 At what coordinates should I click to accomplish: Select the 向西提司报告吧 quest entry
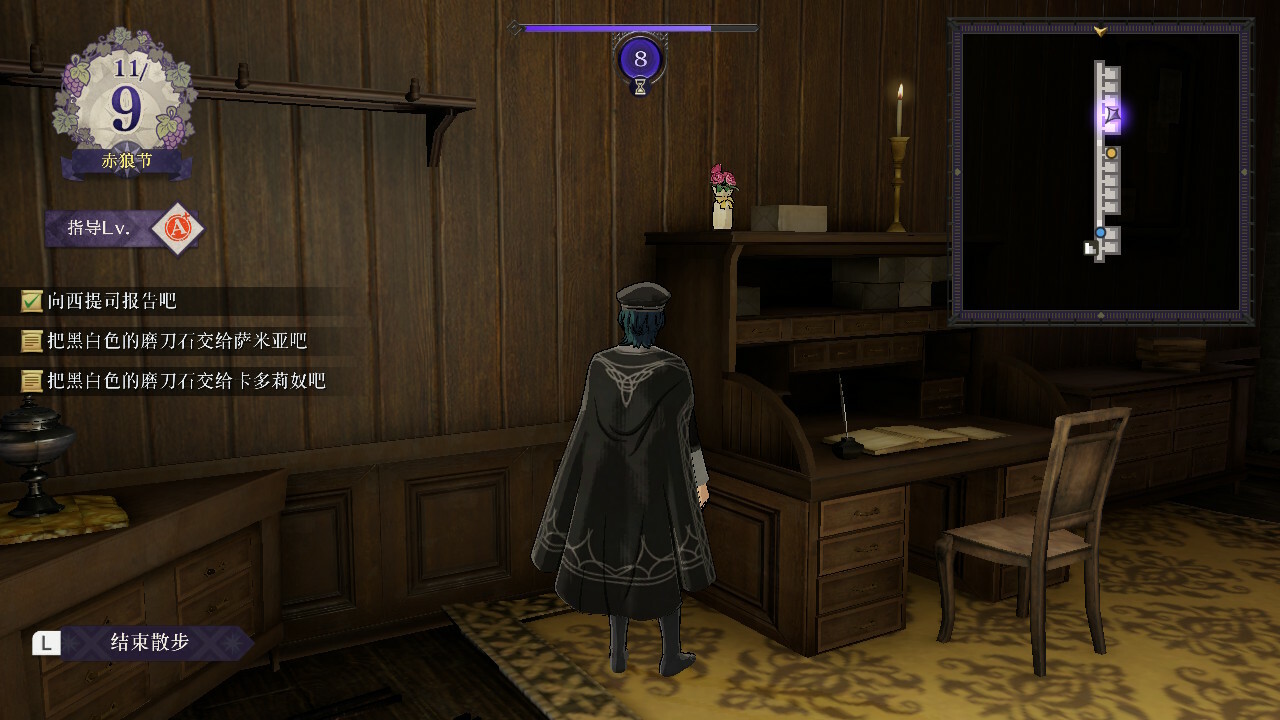coord(111,301)
